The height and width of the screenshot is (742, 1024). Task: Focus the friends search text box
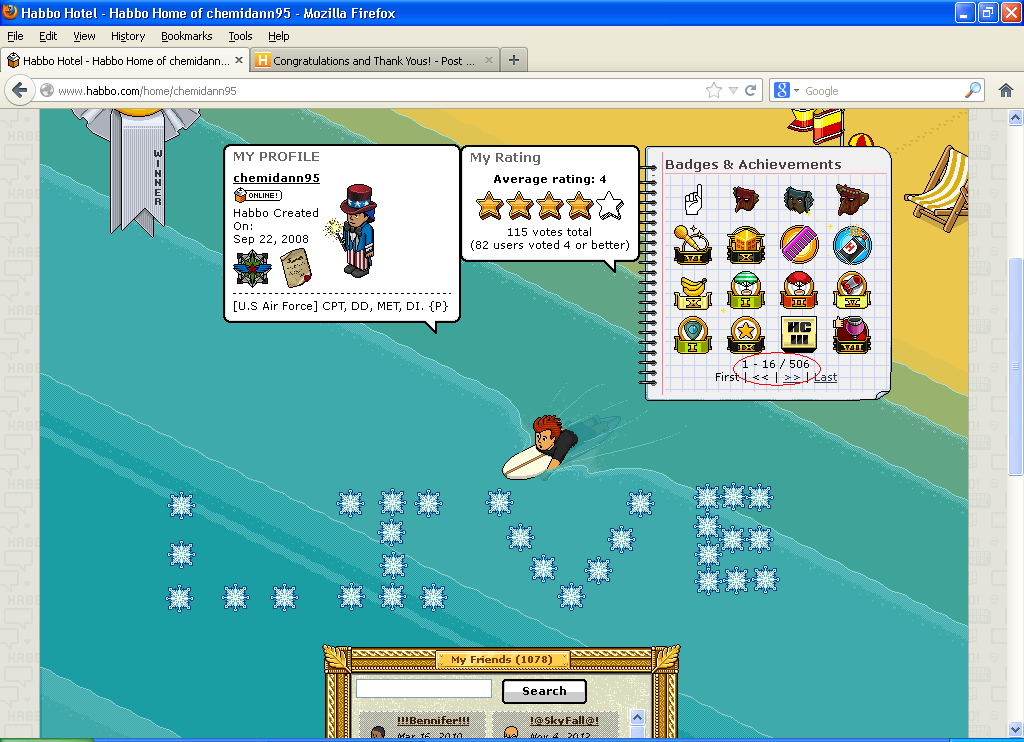(x=424, y=689)
